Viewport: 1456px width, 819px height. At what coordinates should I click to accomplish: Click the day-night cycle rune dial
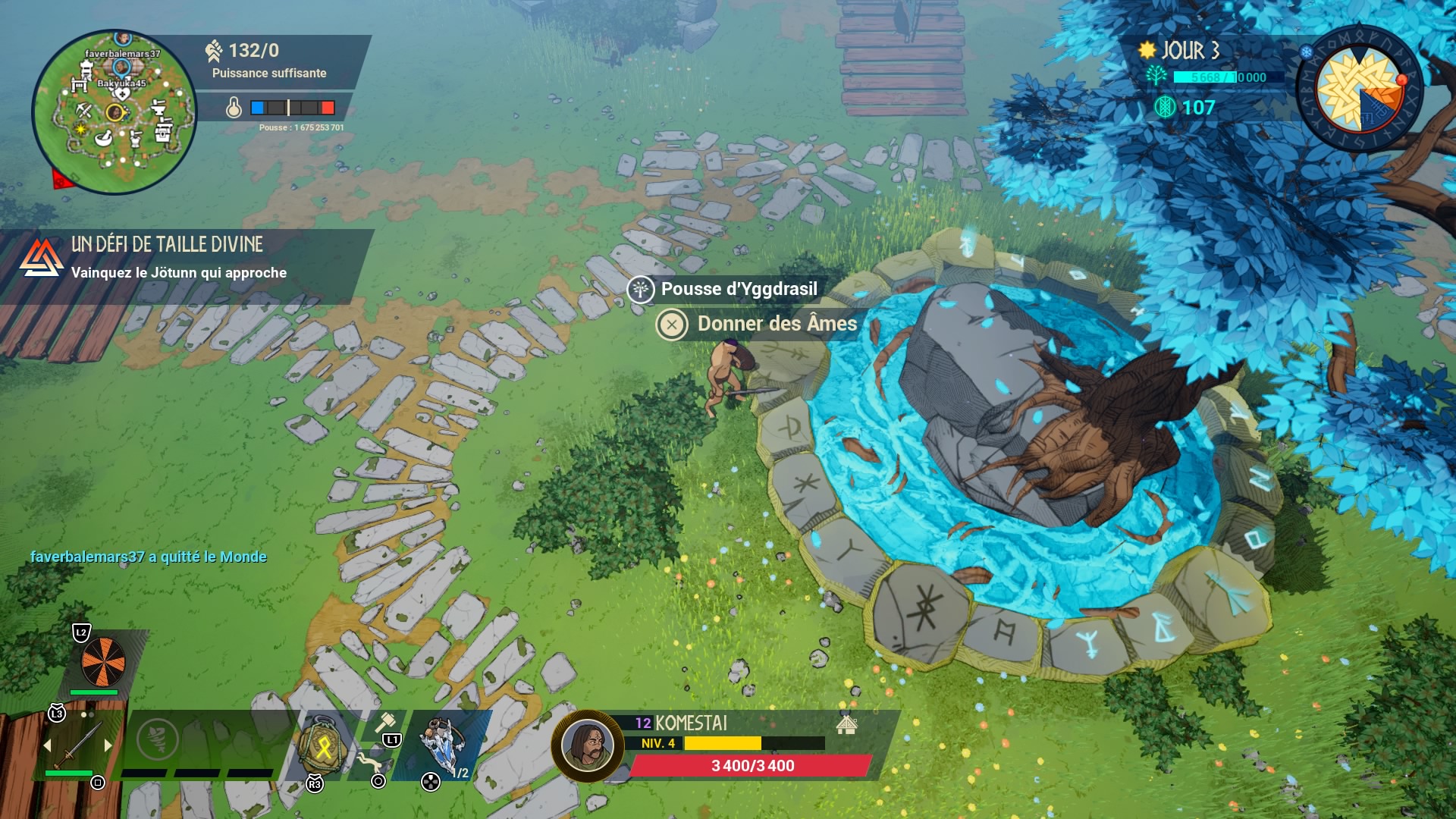(x=1359, y=91)
